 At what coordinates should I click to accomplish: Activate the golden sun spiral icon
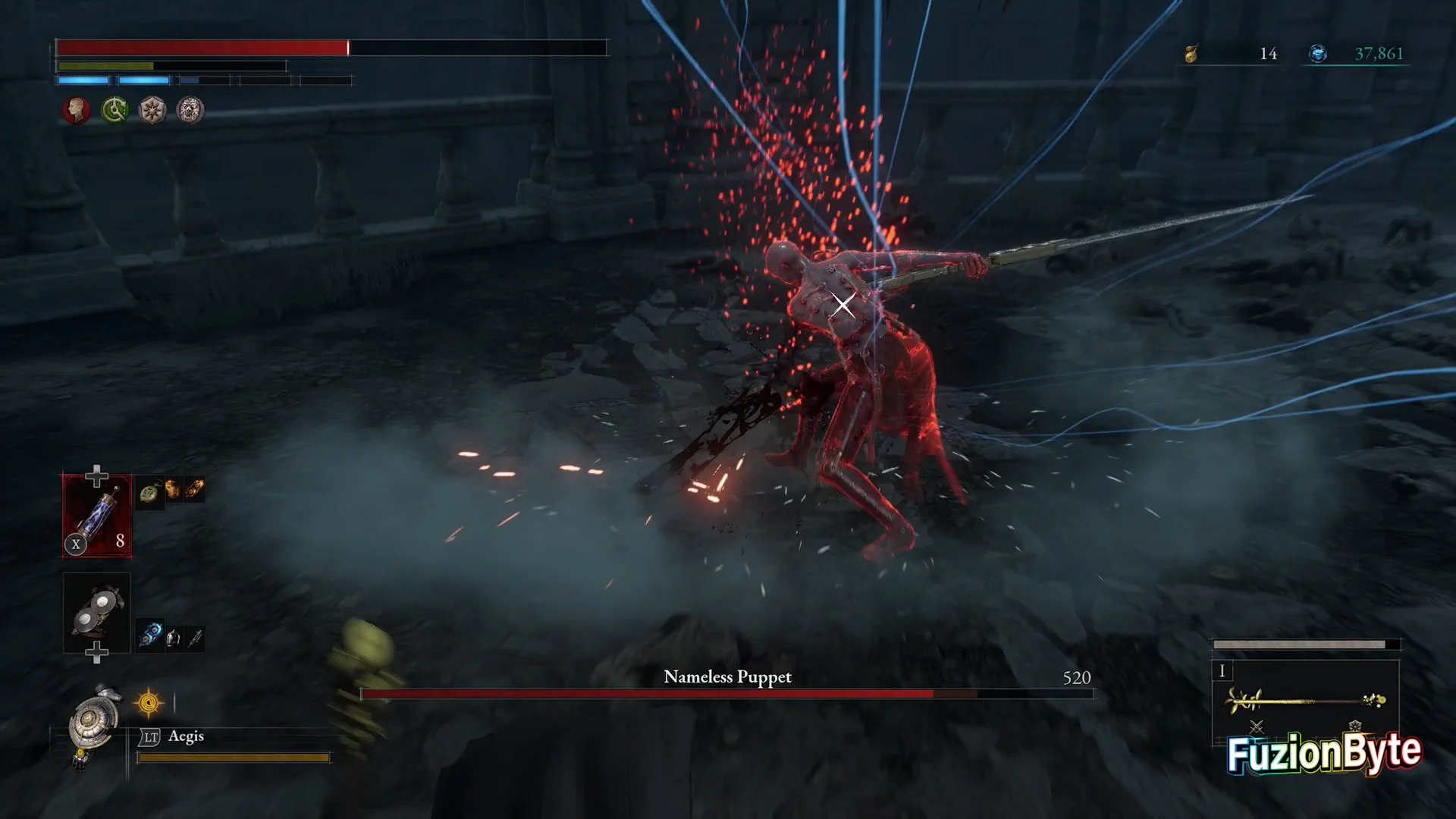149,704
